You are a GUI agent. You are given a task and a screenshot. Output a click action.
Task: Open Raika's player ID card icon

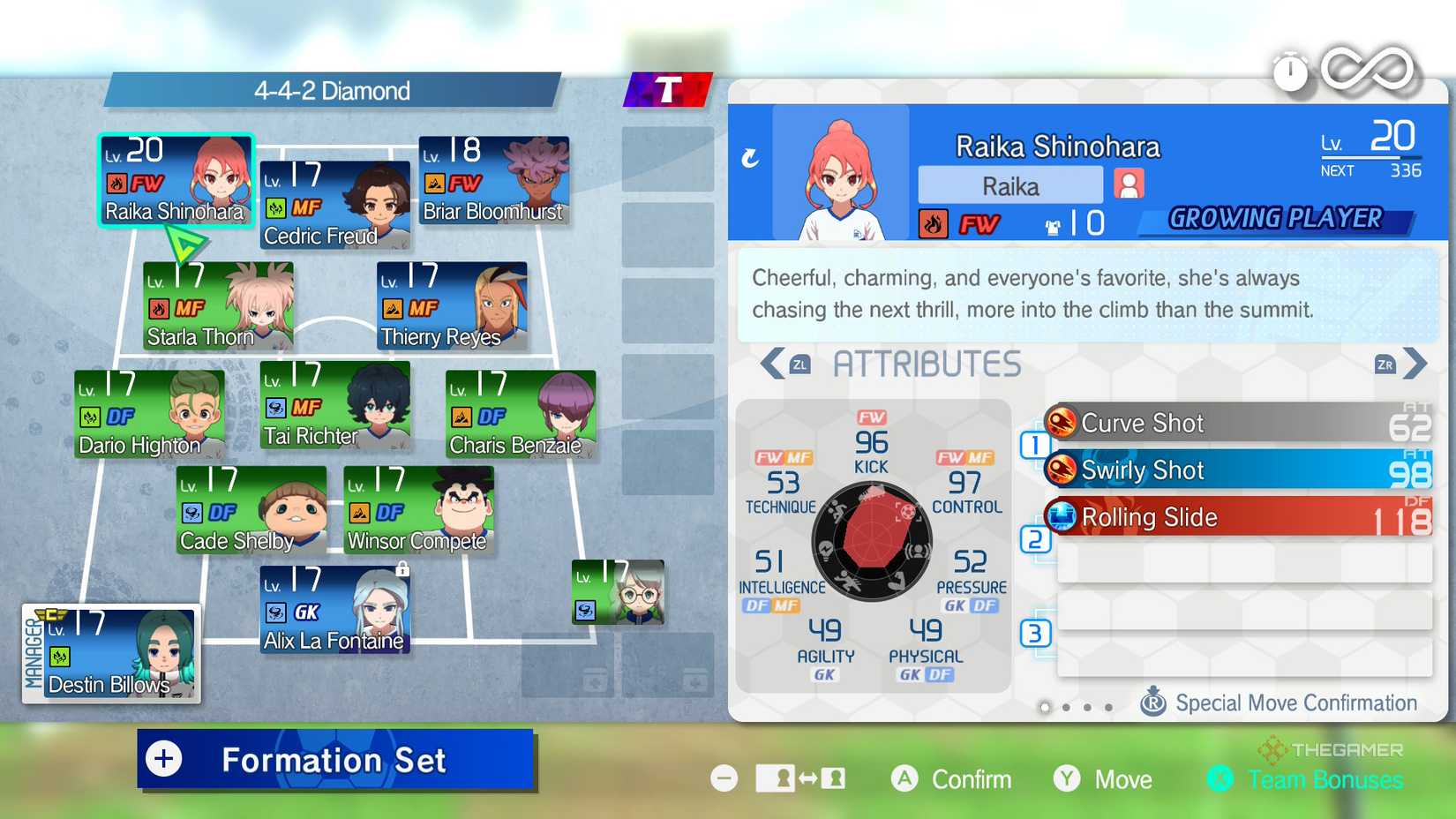click(x=1130, y=184)
